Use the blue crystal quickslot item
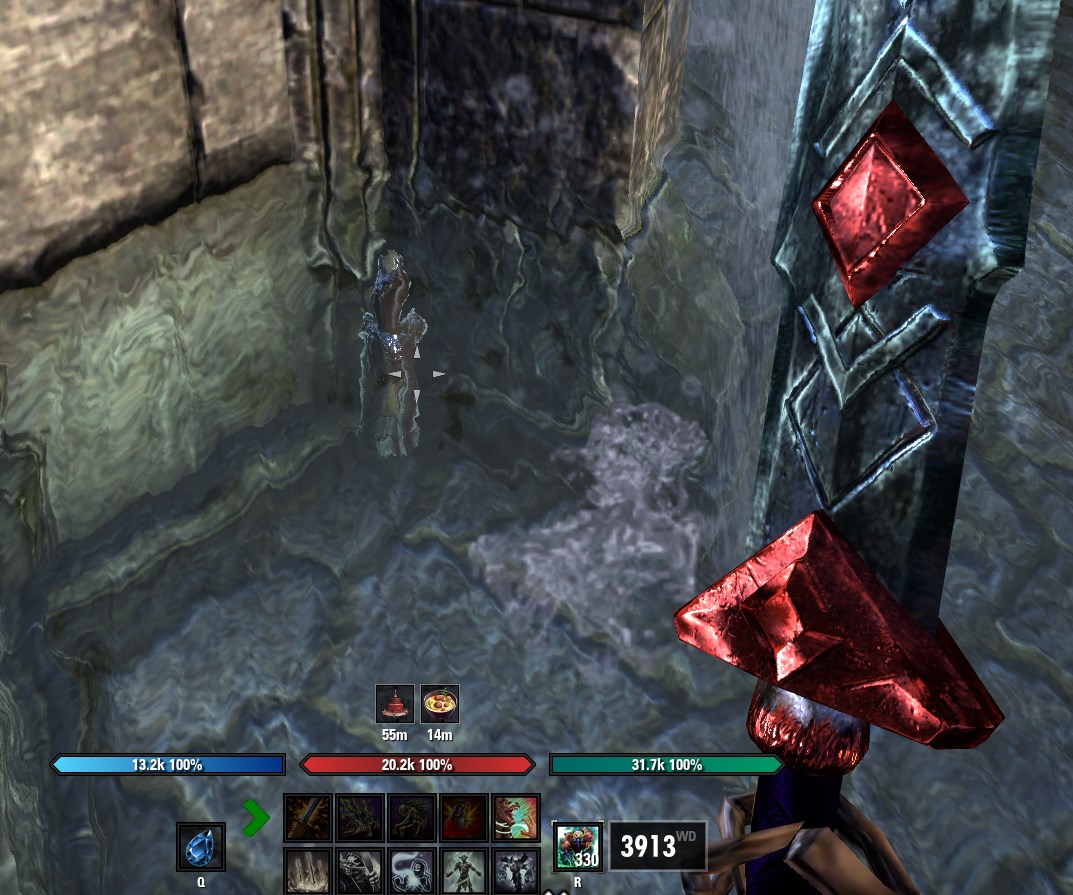The height and width of the screenshot is (895, 1073). point(201,847)
